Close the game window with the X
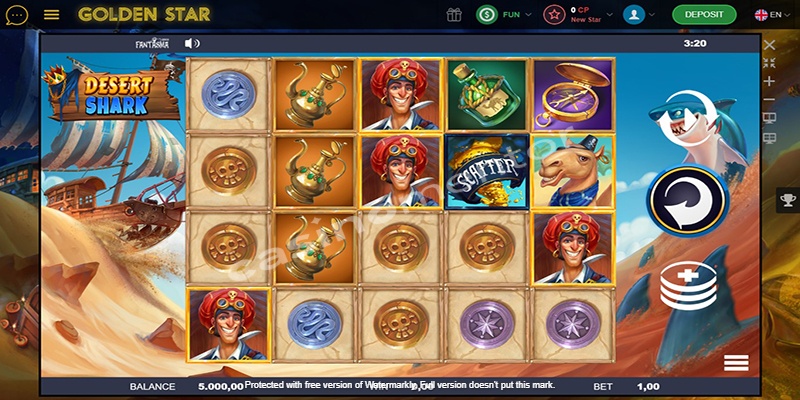Screen dimensions: 800x400 click(x=769, y=44)
